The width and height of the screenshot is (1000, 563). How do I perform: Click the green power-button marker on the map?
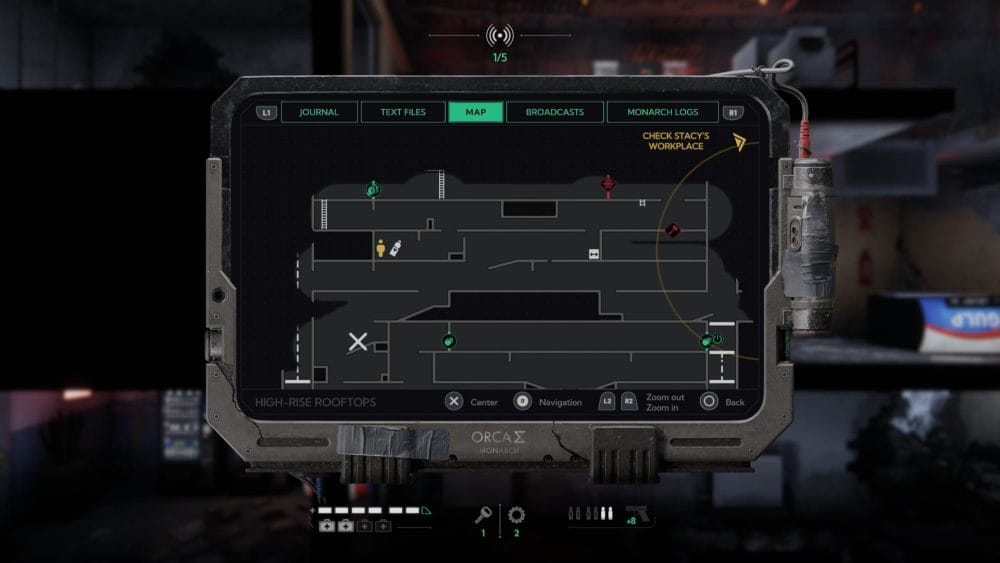[717, 340]
